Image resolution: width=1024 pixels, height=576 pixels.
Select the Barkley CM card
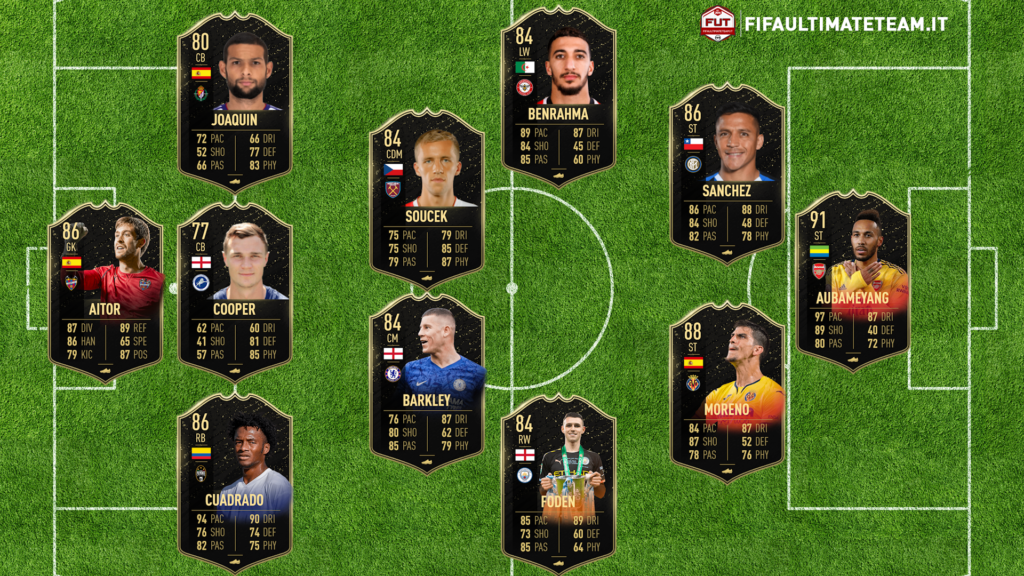coord(427,385)
